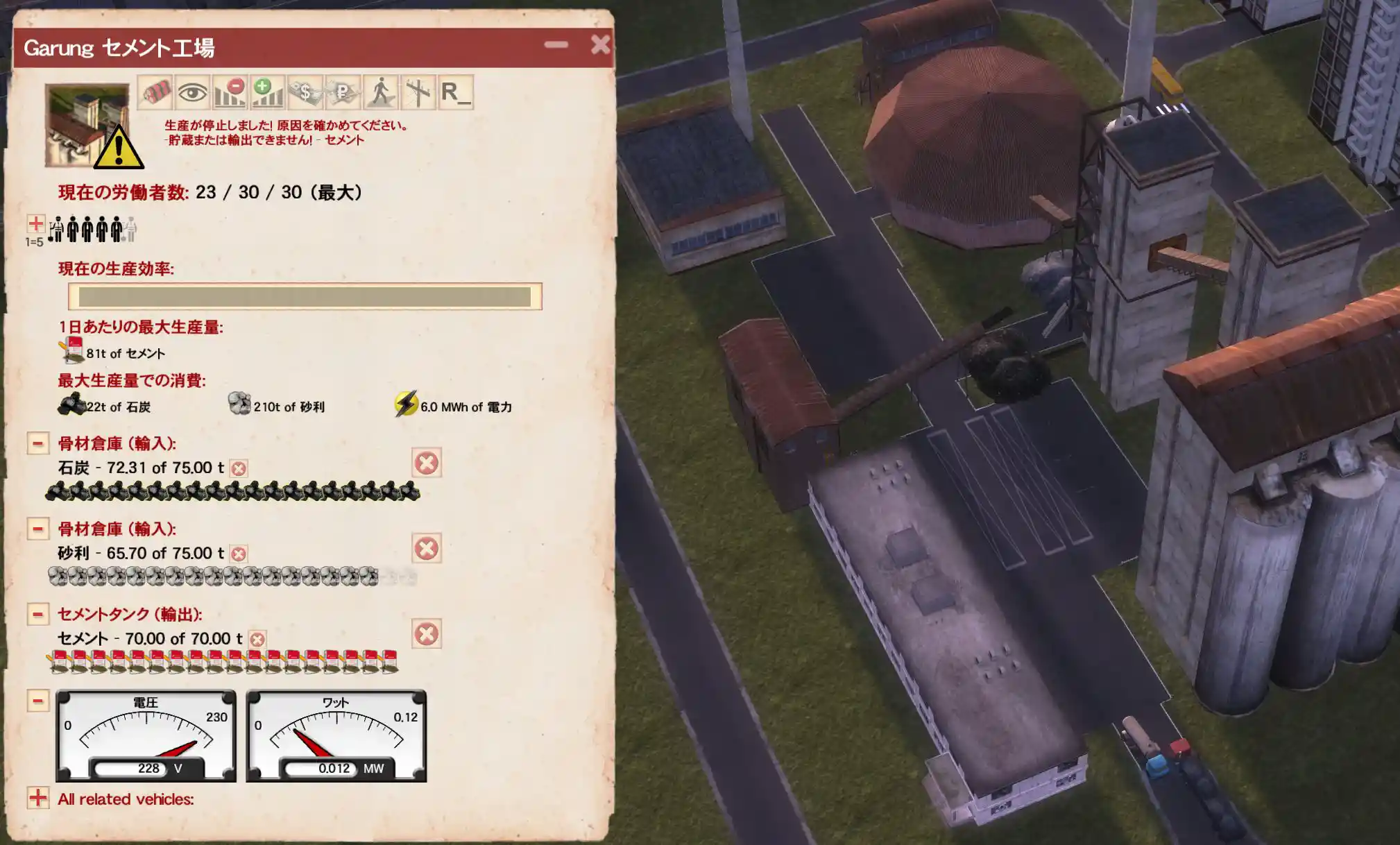The height and width of the screenshot is (845, 1400).
Task: Click the R_ rename button
Action: click(456, 92)
